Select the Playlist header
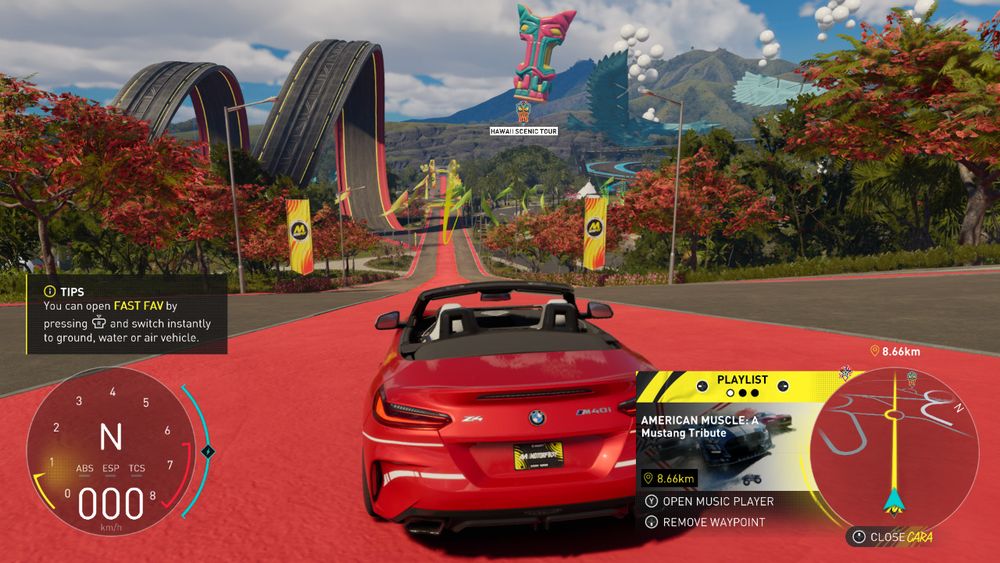The height and width of the screenshot is (563, 1000). 742,380
